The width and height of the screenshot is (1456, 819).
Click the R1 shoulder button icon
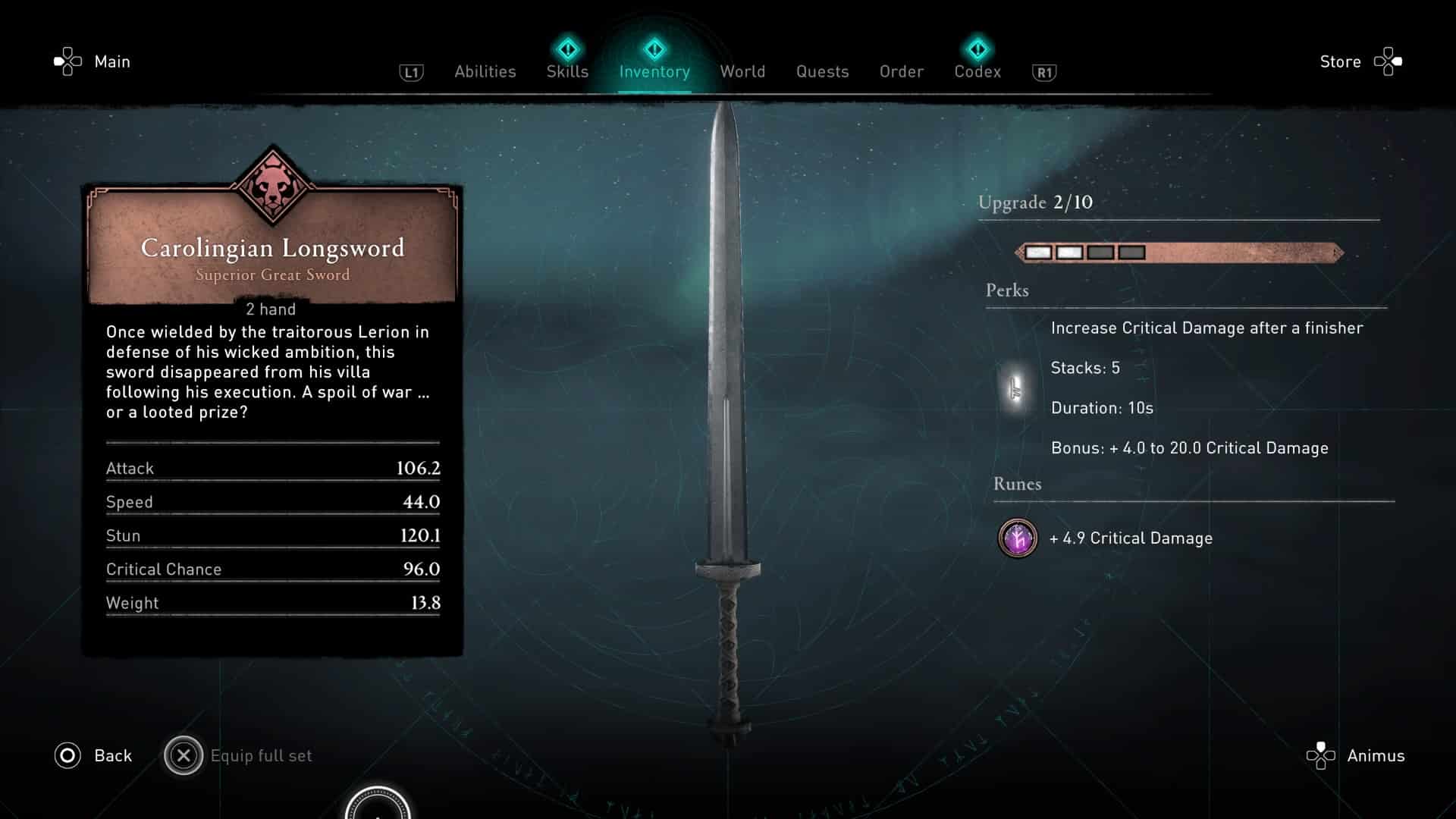click(1044, 72)
